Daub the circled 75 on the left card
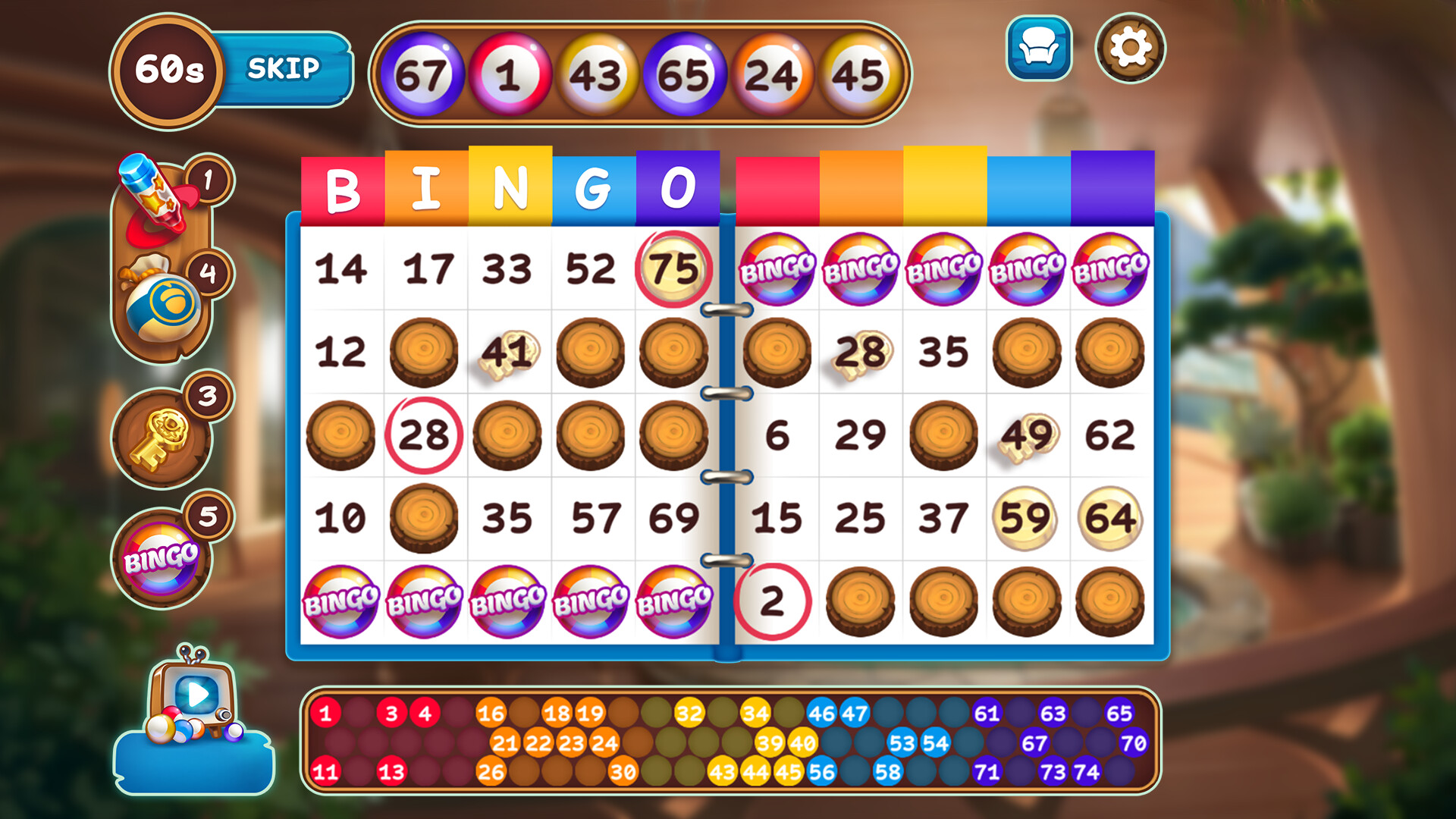Image resolution: width=1456 pixels, height=819 pixels. coord(674,269)
